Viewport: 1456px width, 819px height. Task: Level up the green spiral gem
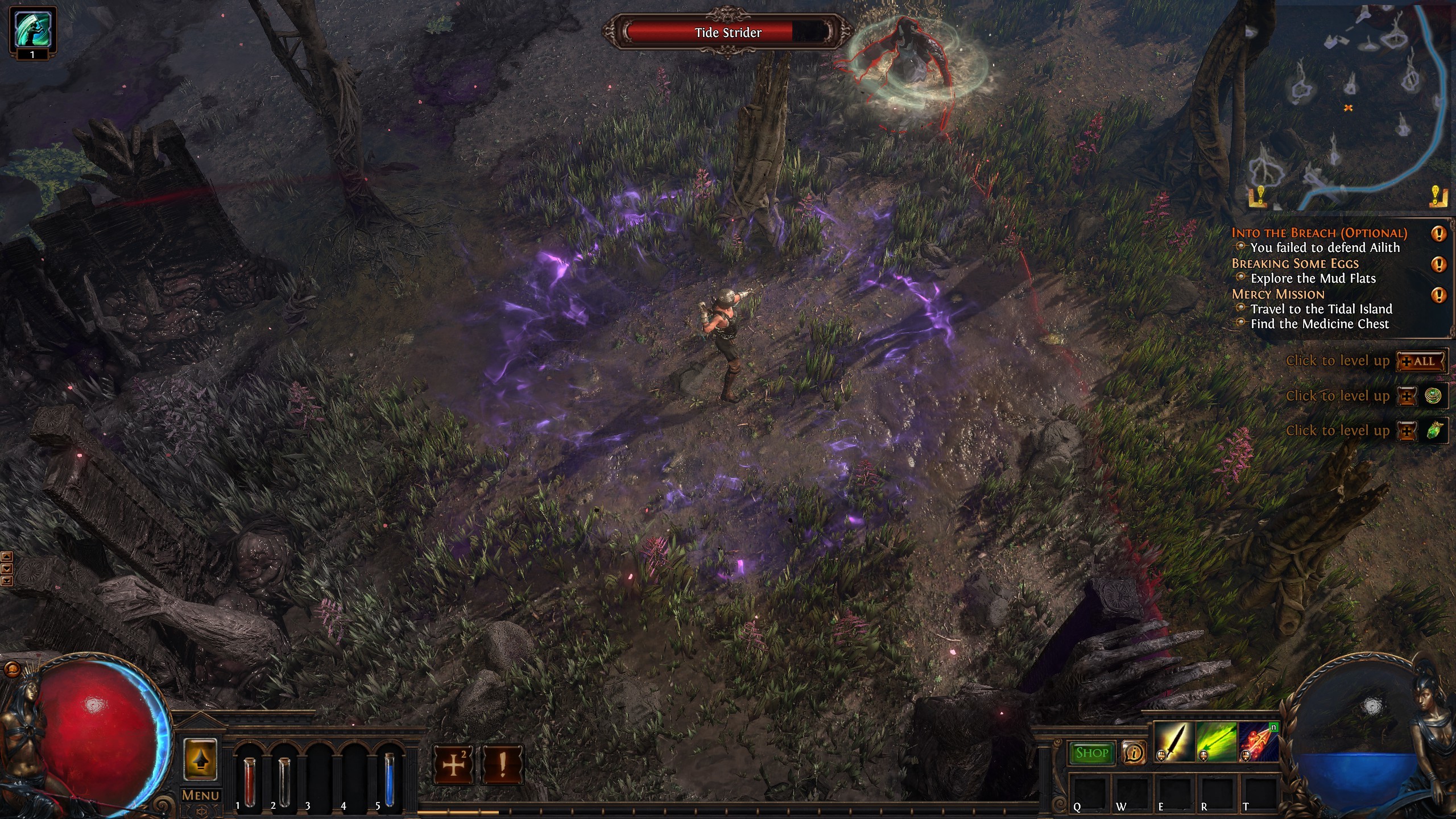coord(1408,396)
